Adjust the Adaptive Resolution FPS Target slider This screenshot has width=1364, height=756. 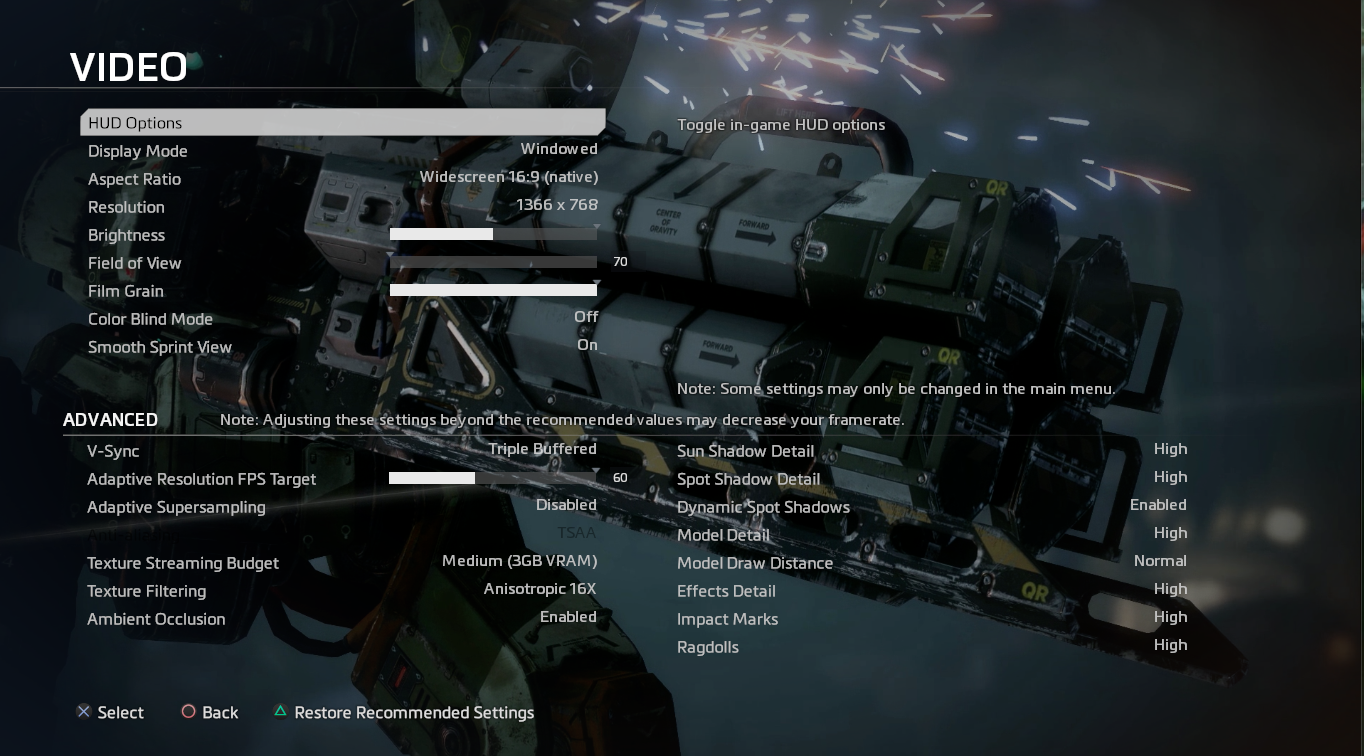click(493, 478)
